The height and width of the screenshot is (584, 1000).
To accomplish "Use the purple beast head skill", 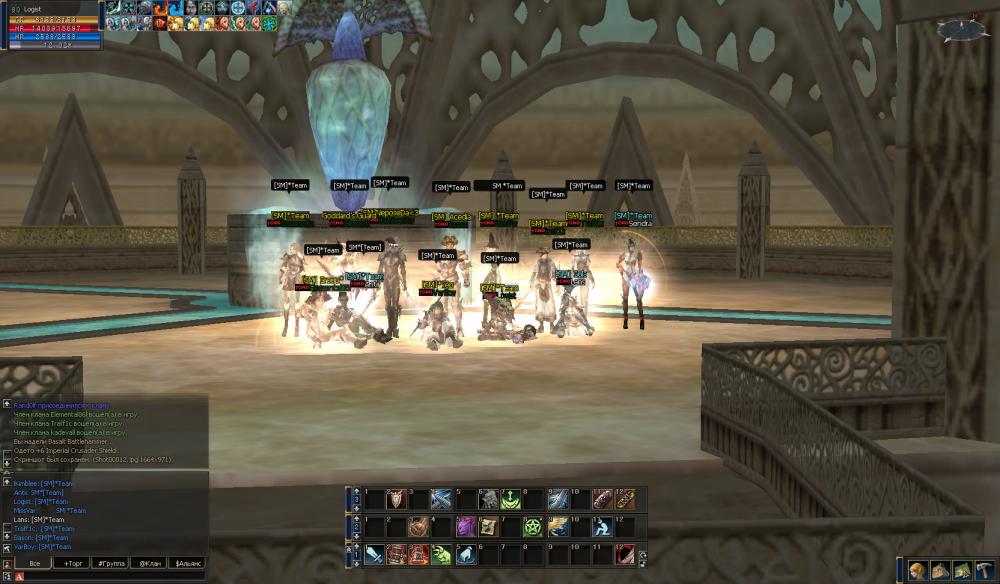I will pyautogui.click(x=465, y=526).
